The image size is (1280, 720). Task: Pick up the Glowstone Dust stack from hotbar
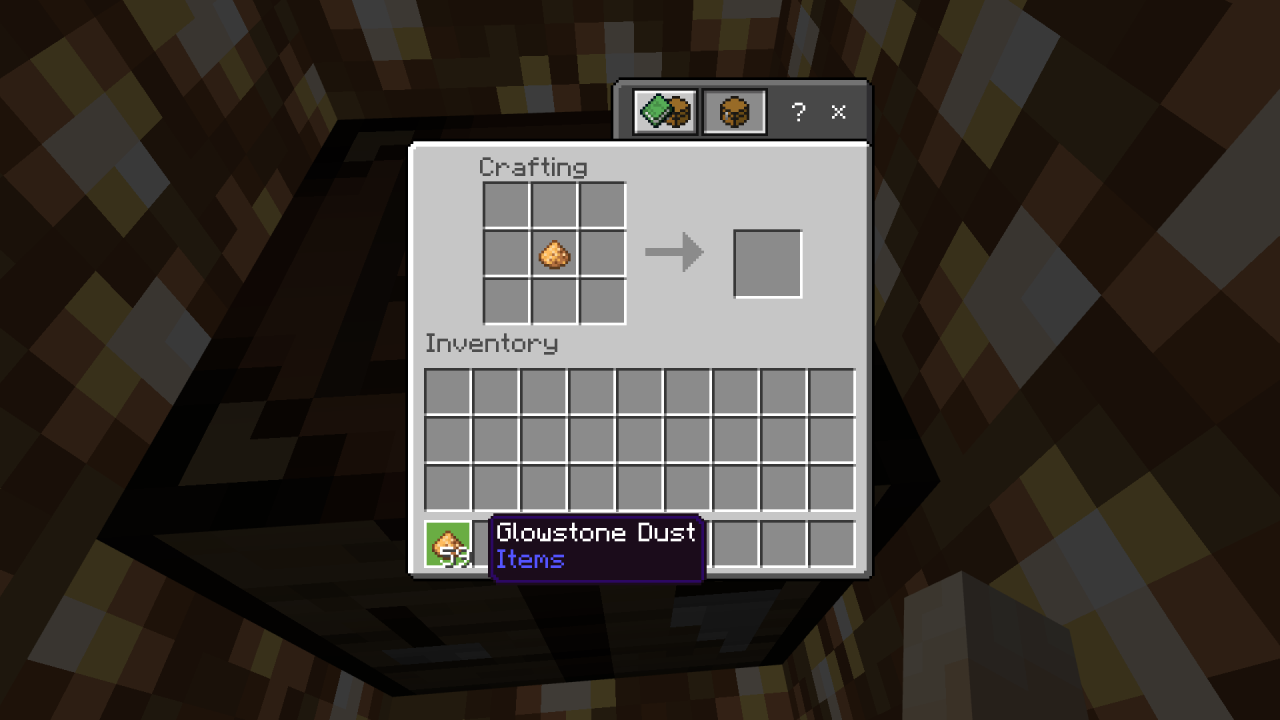click(x=447, y=542)
